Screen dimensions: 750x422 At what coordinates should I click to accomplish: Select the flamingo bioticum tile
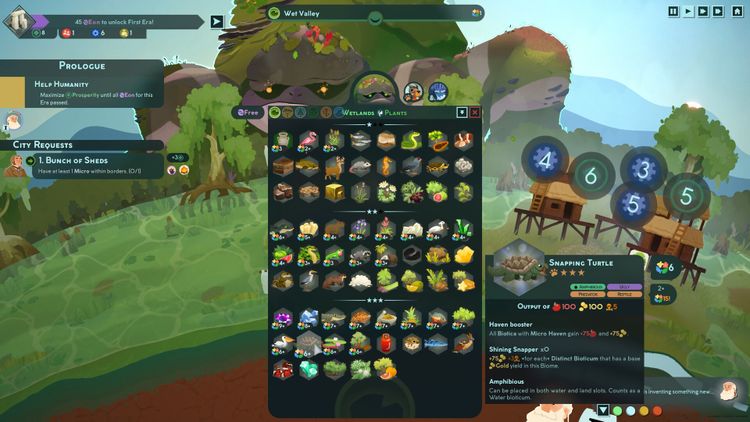click(x=308, y=141)
